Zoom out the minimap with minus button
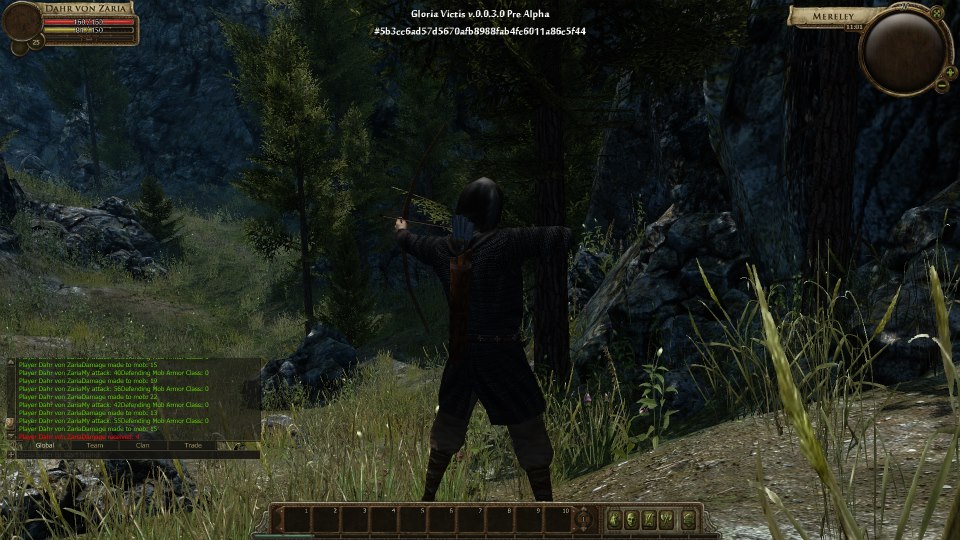 click(941, 86)
